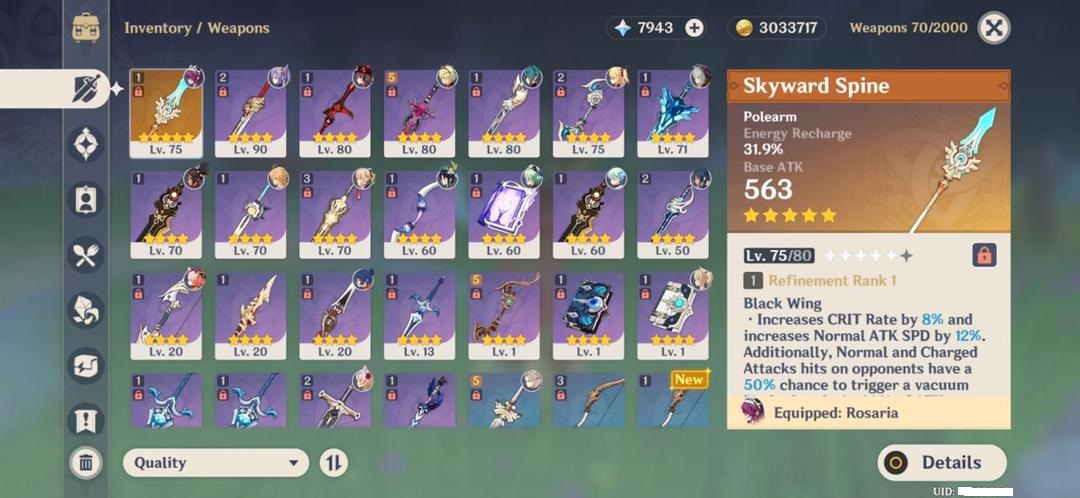Select the Lv. 13 sword slot
This screenshot has width=1080, height=498.
(419, 315)
